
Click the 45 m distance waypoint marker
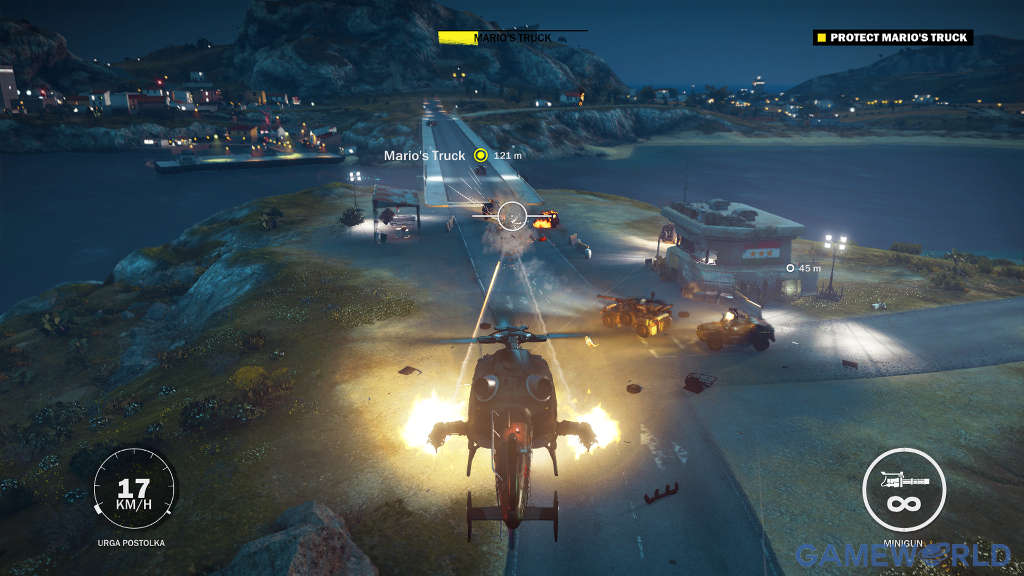790,268
